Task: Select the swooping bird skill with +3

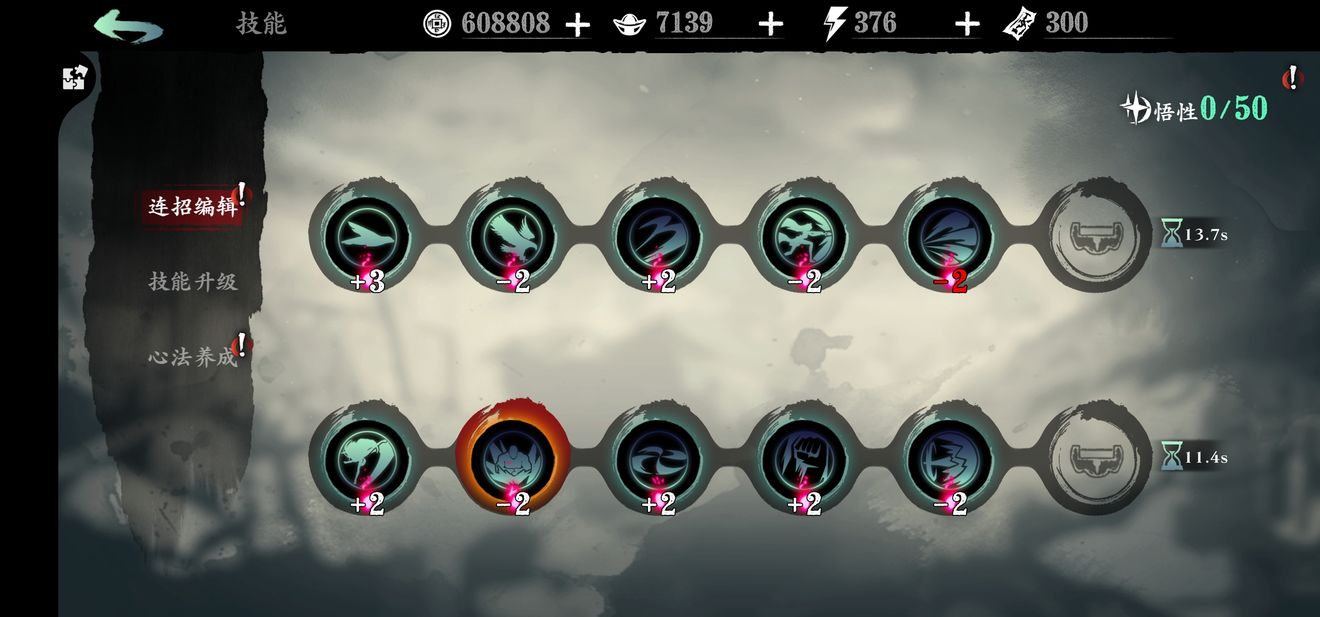Action: pos(366,236)
